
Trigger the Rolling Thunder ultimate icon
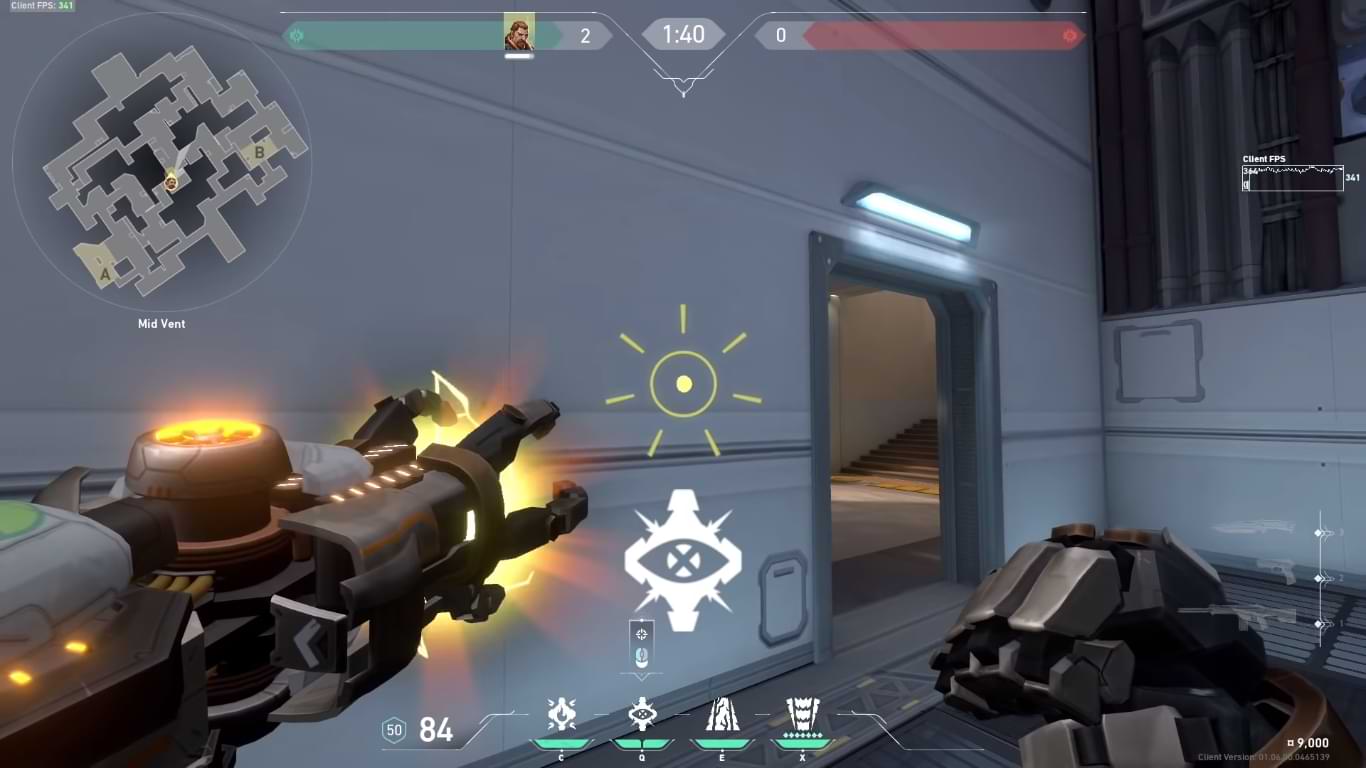pos(802,714)
